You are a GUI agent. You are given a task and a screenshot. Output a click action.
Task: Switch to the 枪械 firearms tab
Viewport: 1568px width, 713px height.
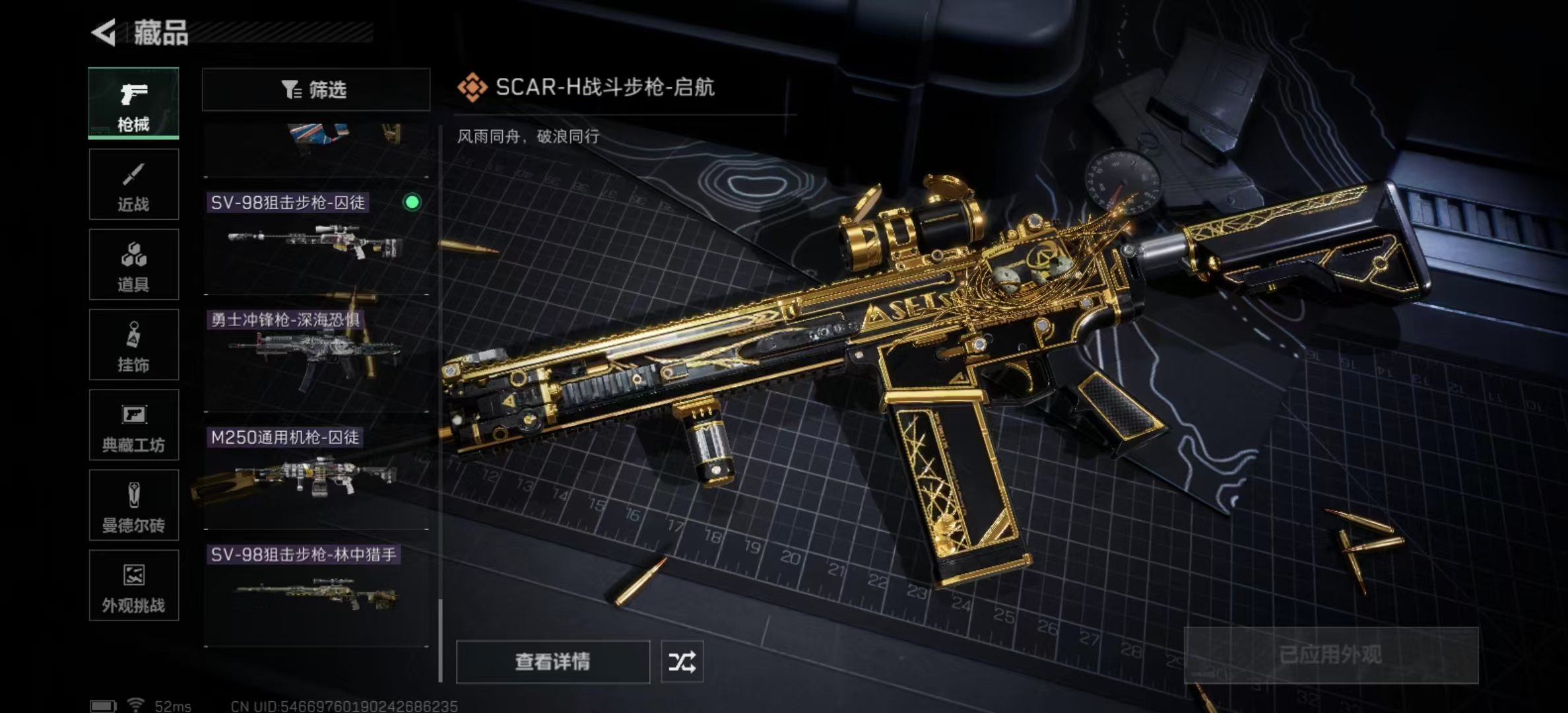point(133,103)
